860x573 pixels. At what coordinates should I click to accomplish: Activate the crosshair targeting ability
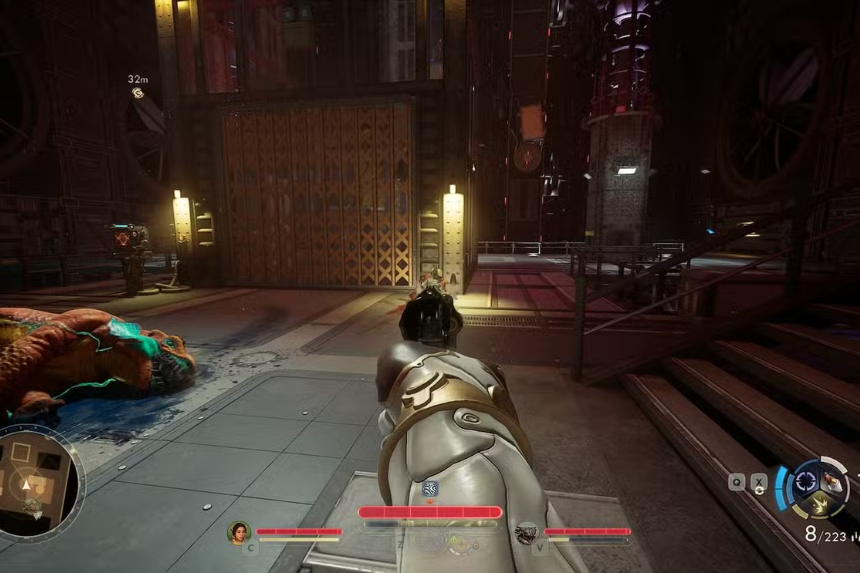[805, 483]
